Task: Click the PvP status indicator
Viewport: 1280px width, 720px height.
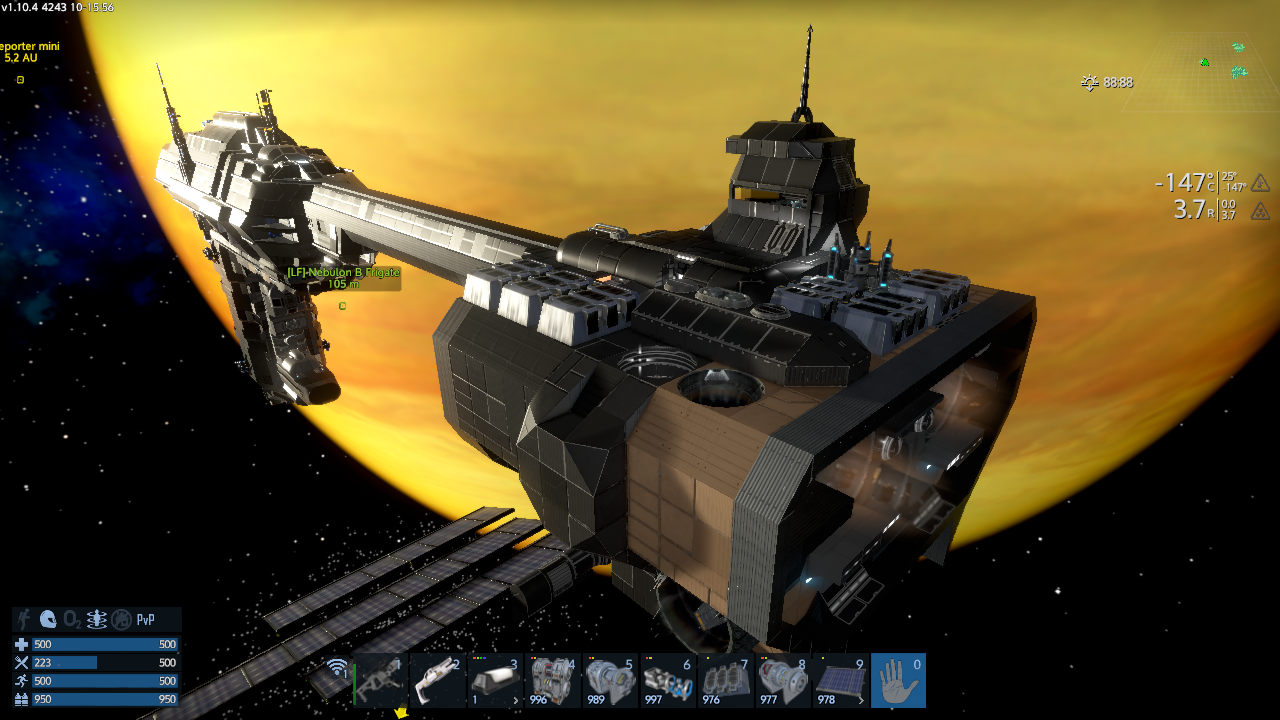Action: pos(146,620)
